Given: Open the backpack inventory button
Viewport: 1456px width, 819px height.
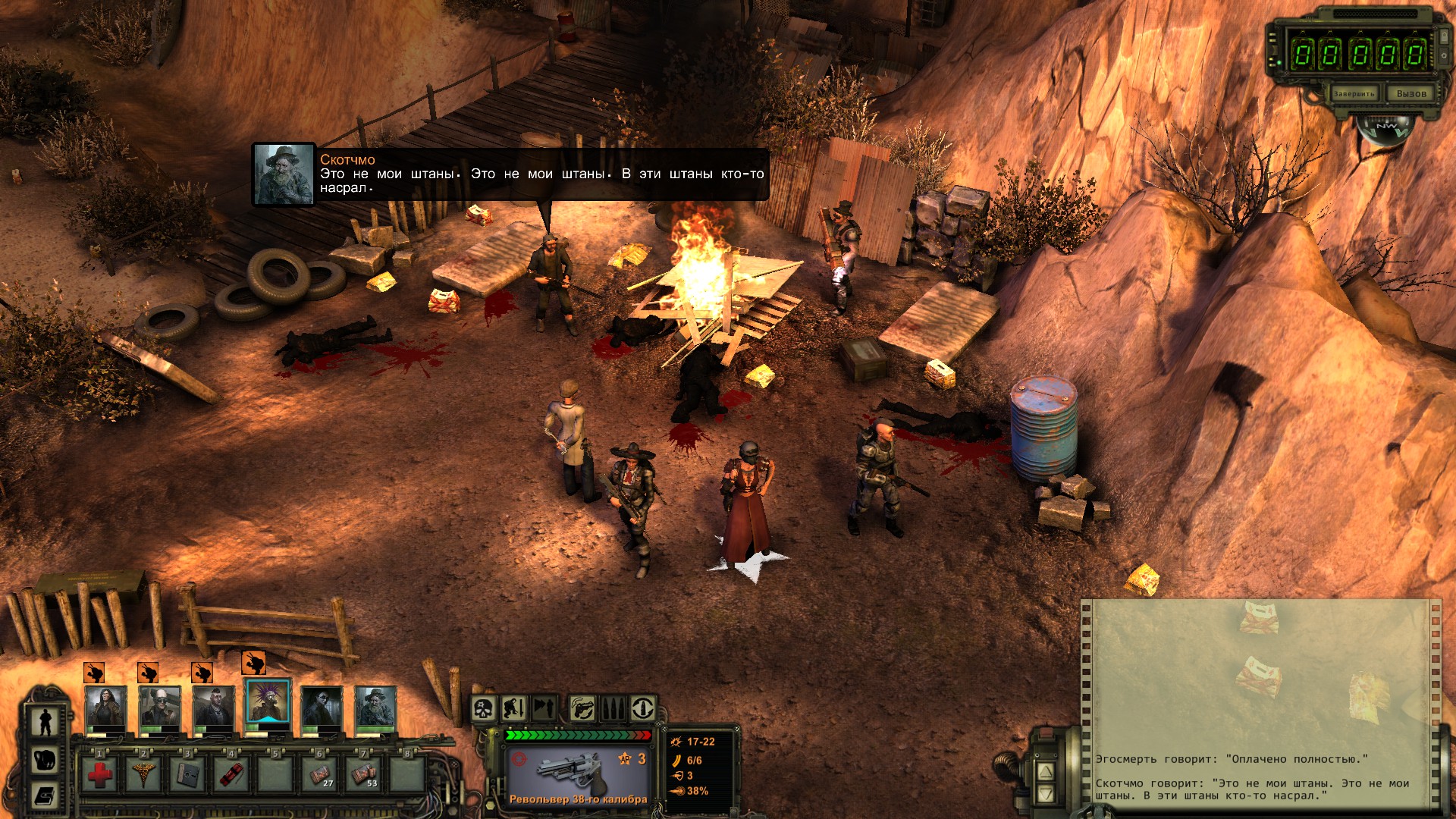Looking at the screenshot, I should point(45,760).
